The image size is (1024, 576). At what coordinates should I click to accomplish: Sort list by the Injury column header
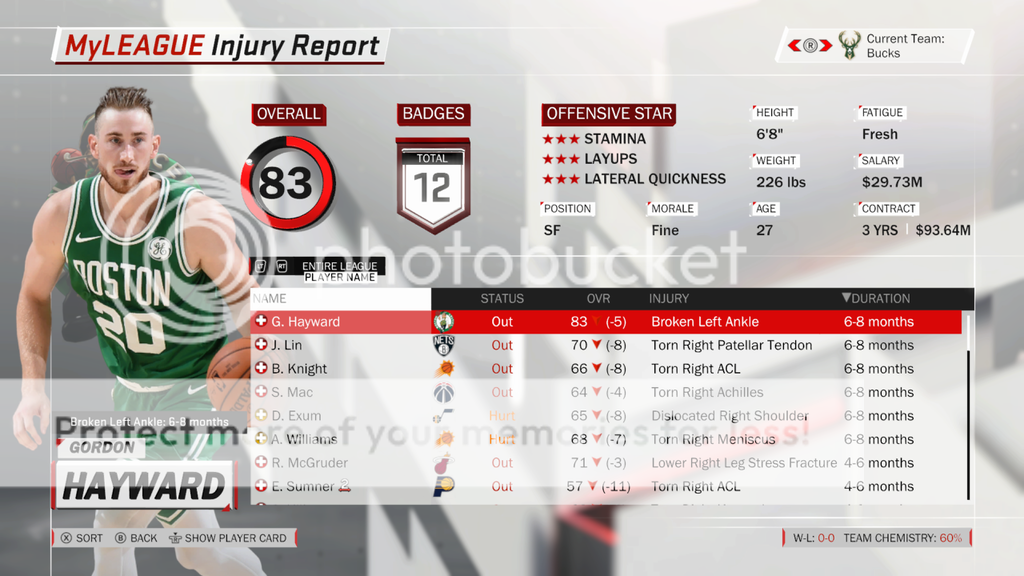669,298
